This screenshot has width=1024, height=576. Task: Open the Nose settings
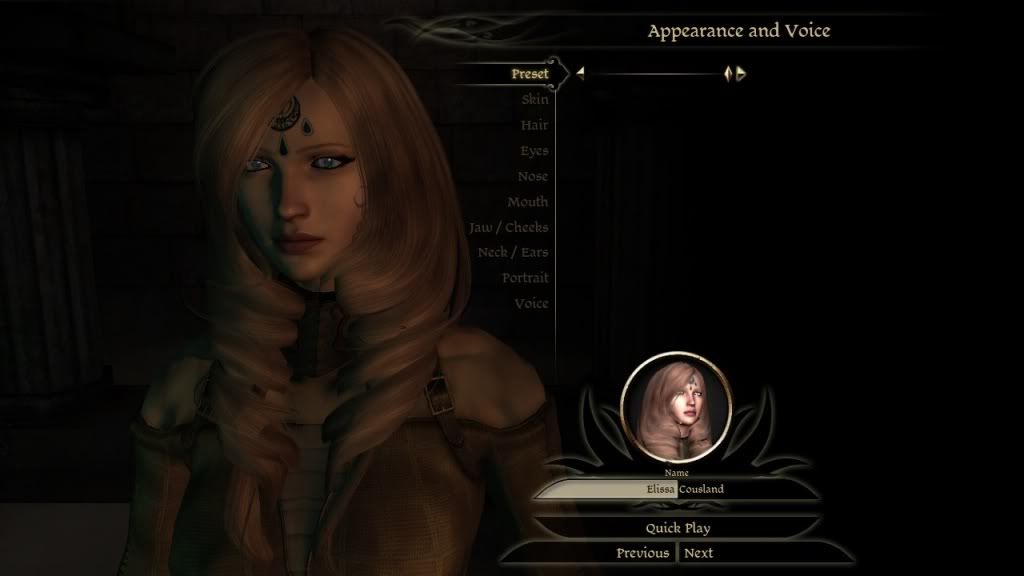coord(533,176)
